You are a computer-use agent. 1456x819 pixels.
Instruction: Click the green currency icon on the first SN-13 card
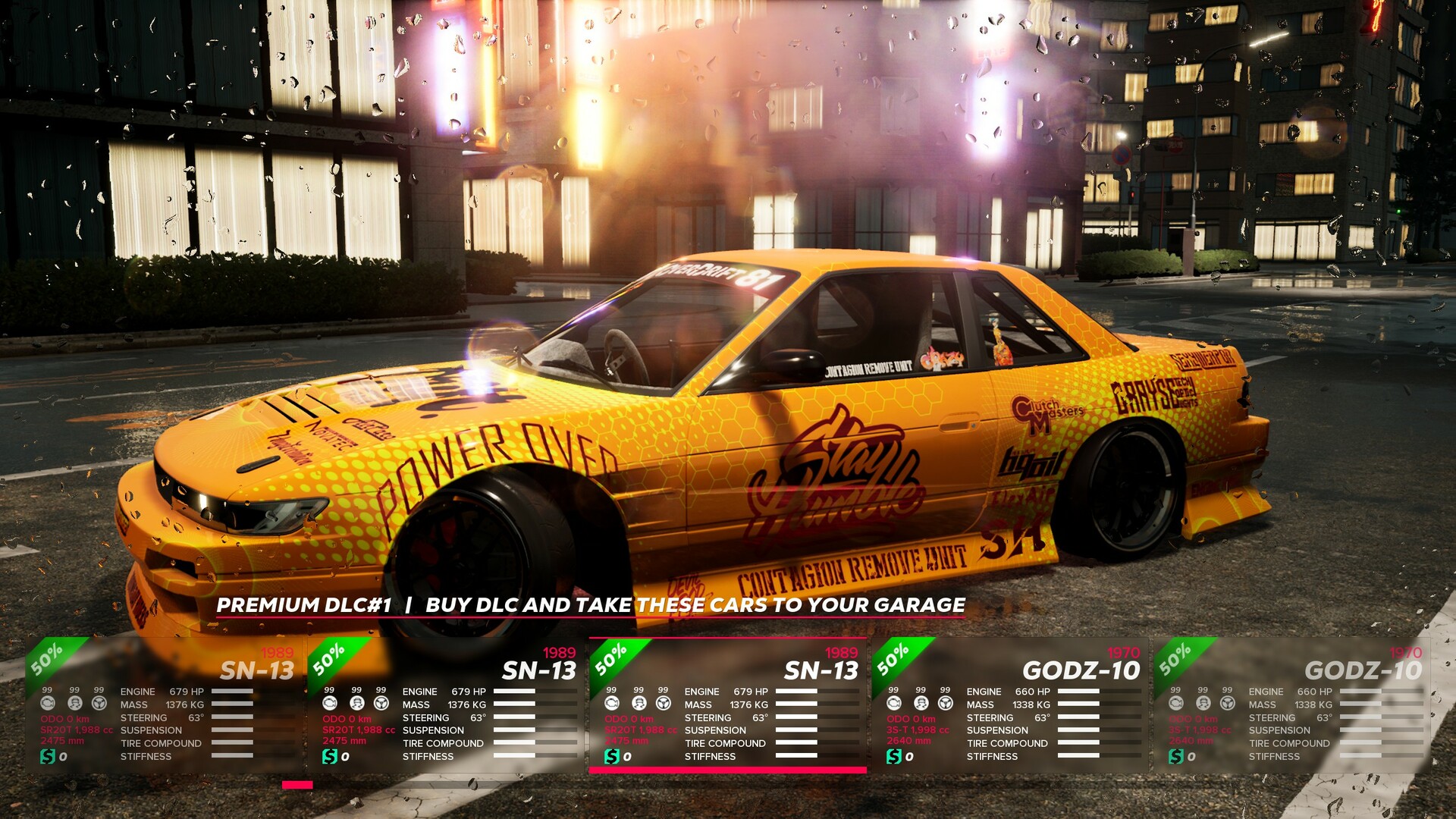pyautogui.click(x=47, y=755)
